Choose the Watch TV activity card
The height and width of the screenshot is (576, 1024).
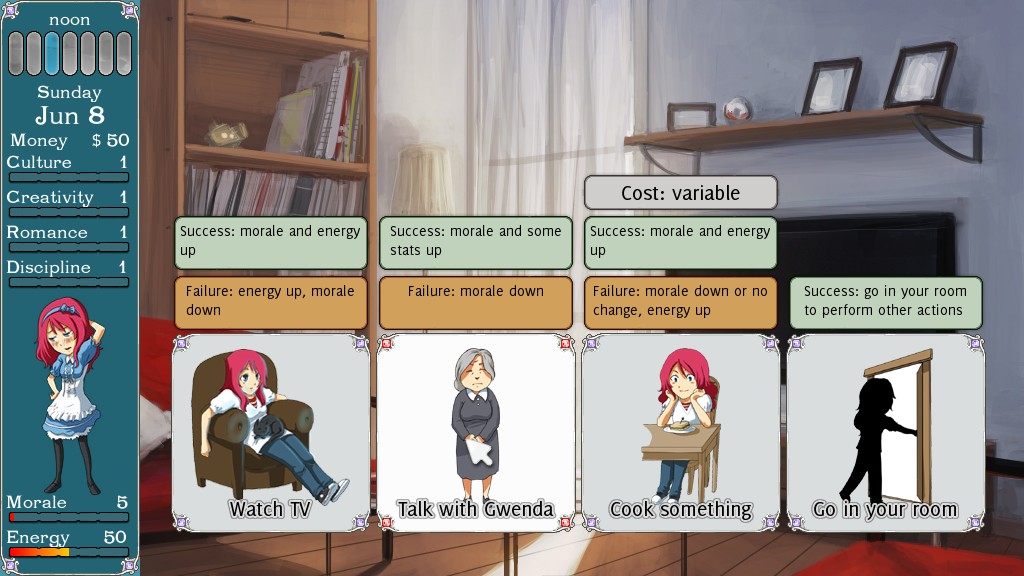(x=270, y=432)
